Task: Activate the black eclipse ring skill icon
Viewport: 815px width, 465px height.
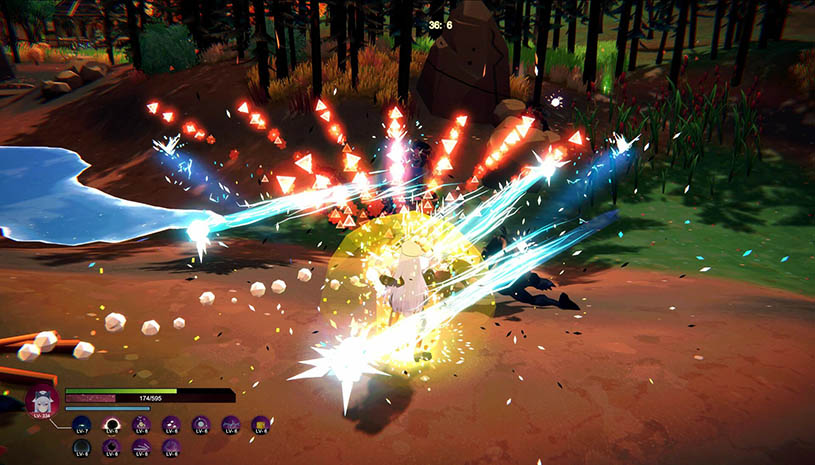Action: coord(111,424)
